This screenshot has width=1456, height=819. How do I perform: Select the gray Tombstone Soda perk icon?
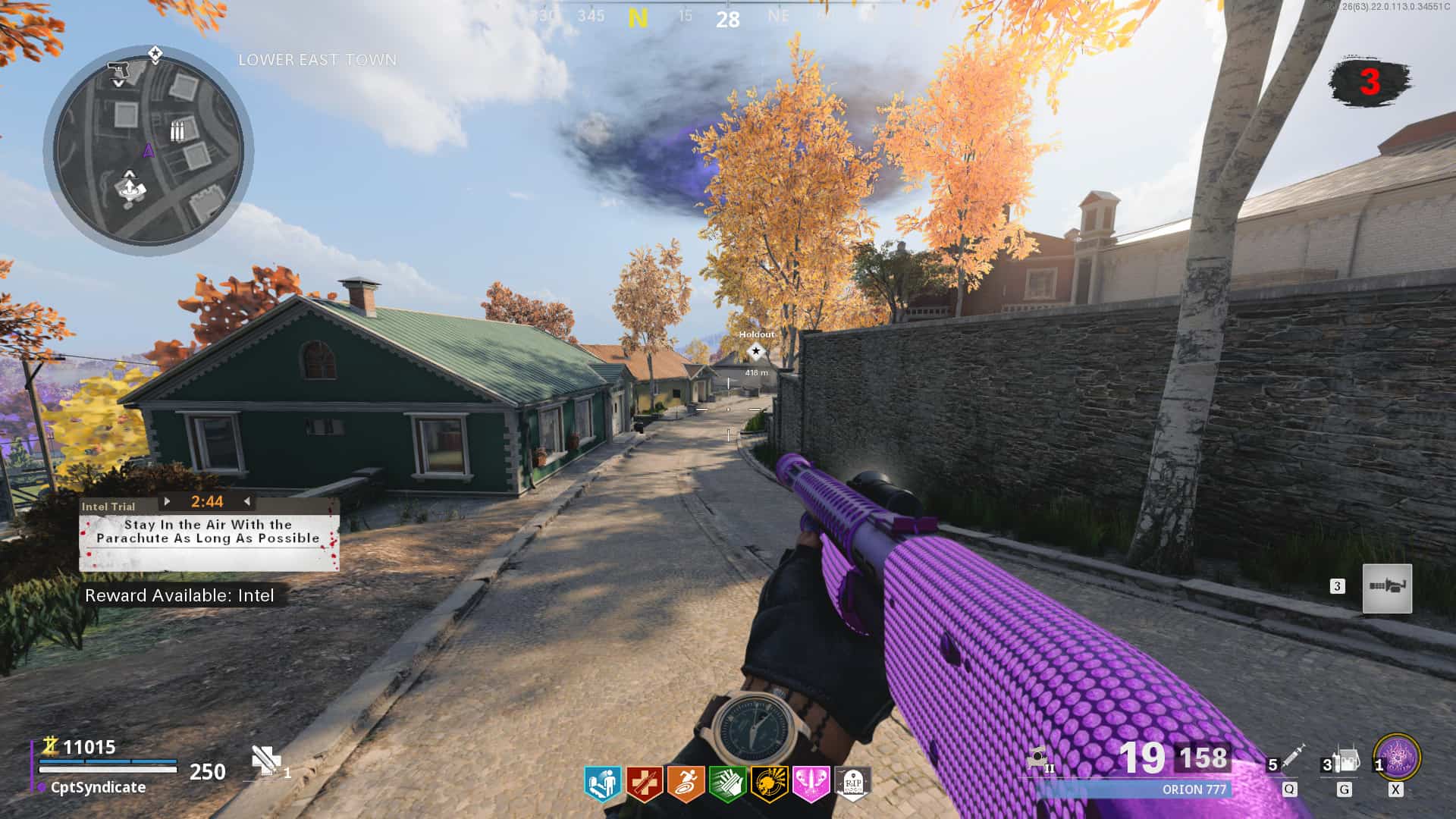click(852, 783)
